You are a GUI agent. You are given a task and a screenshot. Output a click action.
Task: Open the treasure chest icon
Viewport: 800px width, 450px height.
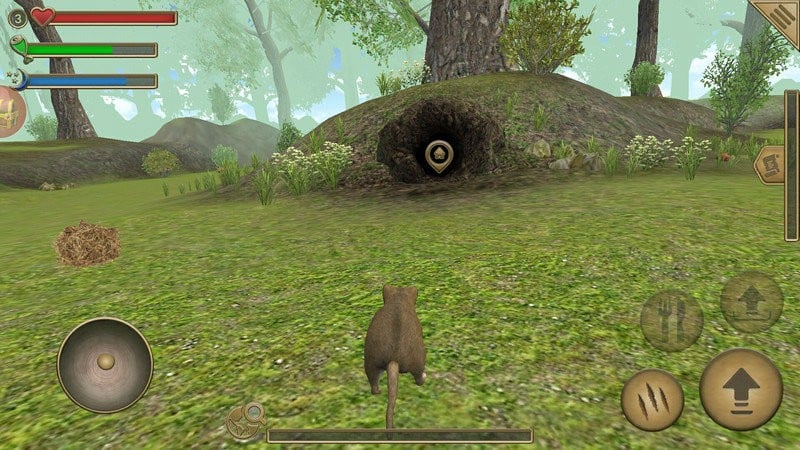click(10, 111)
